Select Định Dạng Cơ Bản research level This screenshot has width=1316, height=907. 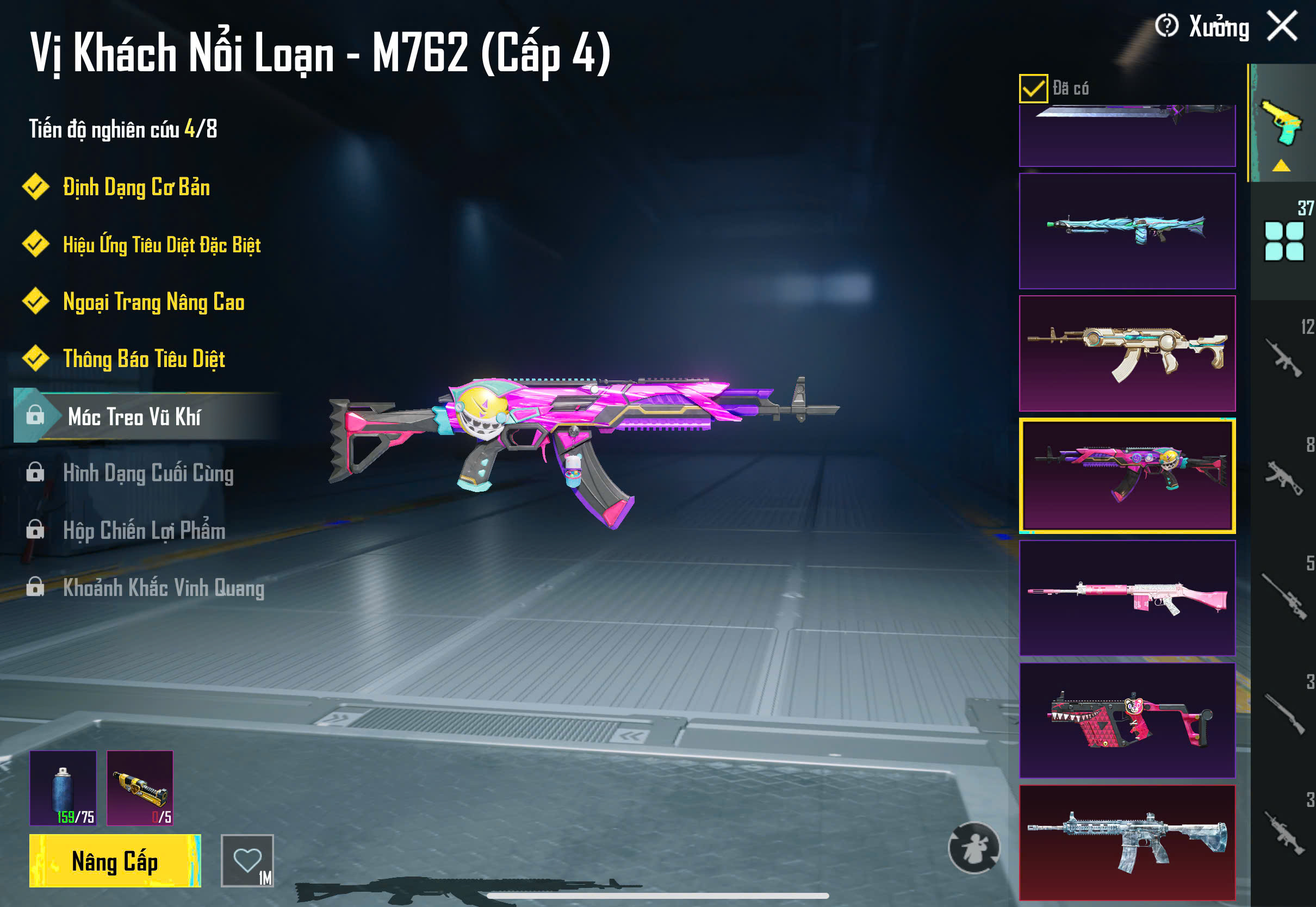pos(136,188)
